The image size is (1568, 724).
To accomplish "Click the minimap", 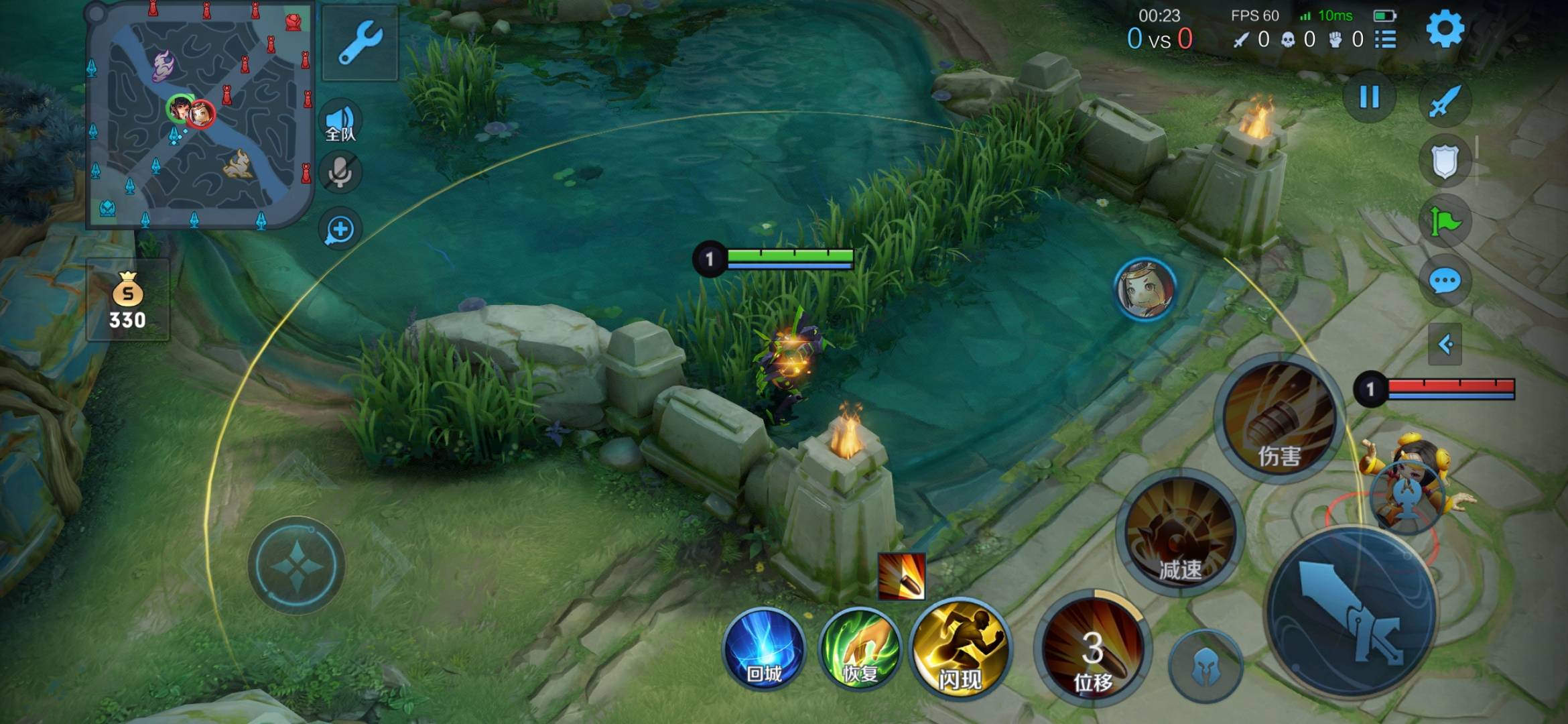I will 199,114.
